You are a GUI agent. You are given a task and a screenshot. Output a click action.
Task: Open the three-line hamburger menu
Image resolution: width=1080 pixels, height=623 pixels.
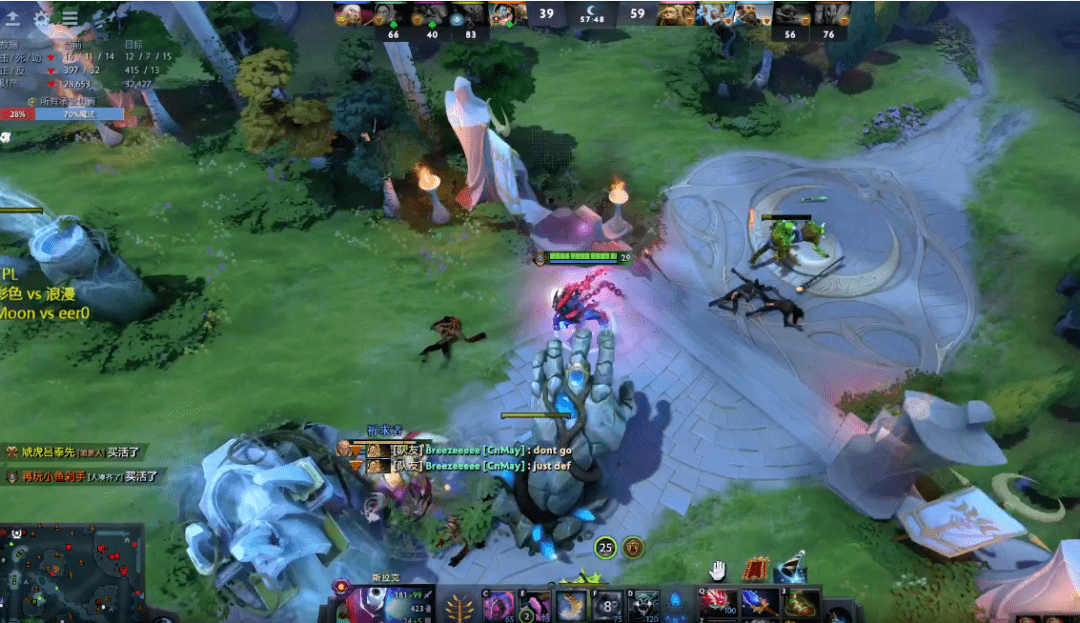(x=70, y=17)
